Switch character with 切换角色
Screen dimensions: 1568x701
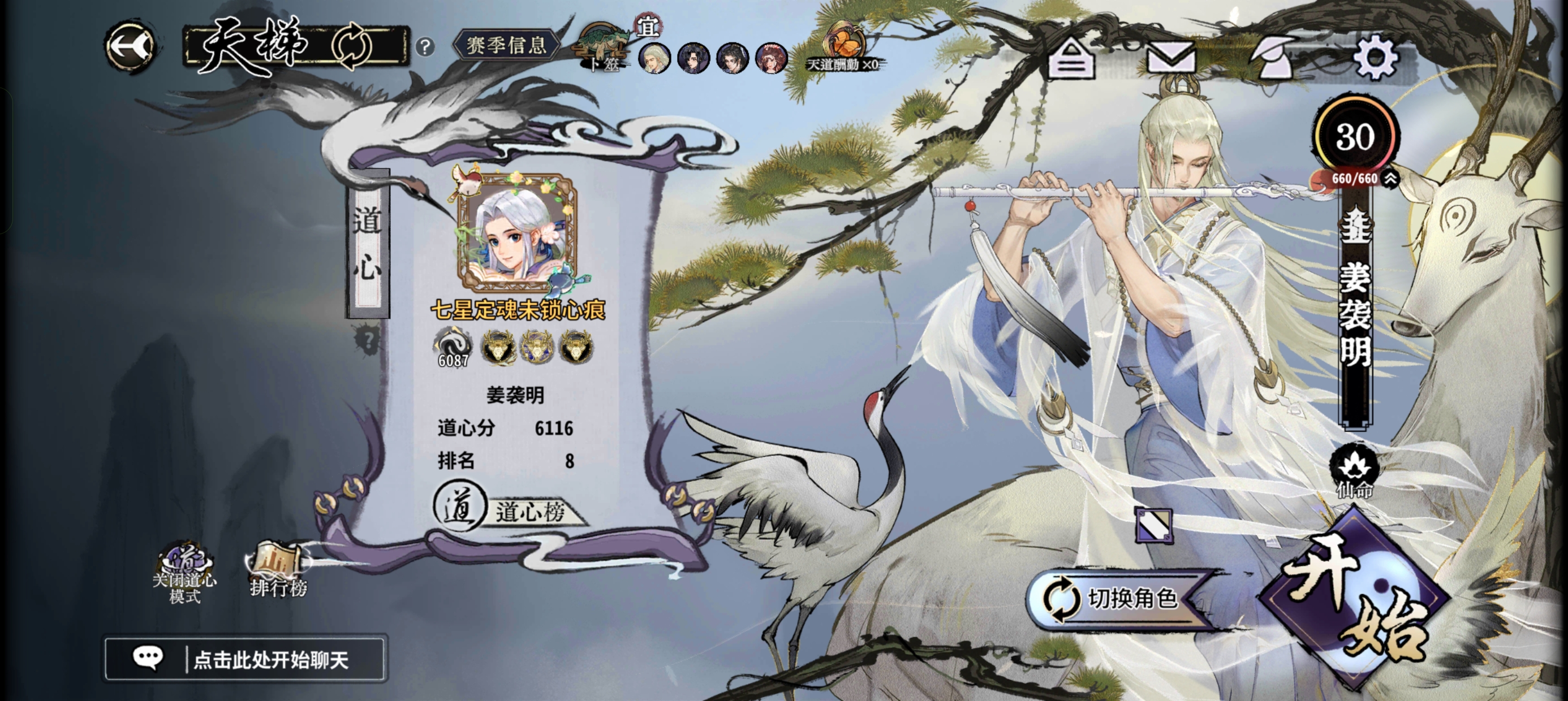(1115, 598)
